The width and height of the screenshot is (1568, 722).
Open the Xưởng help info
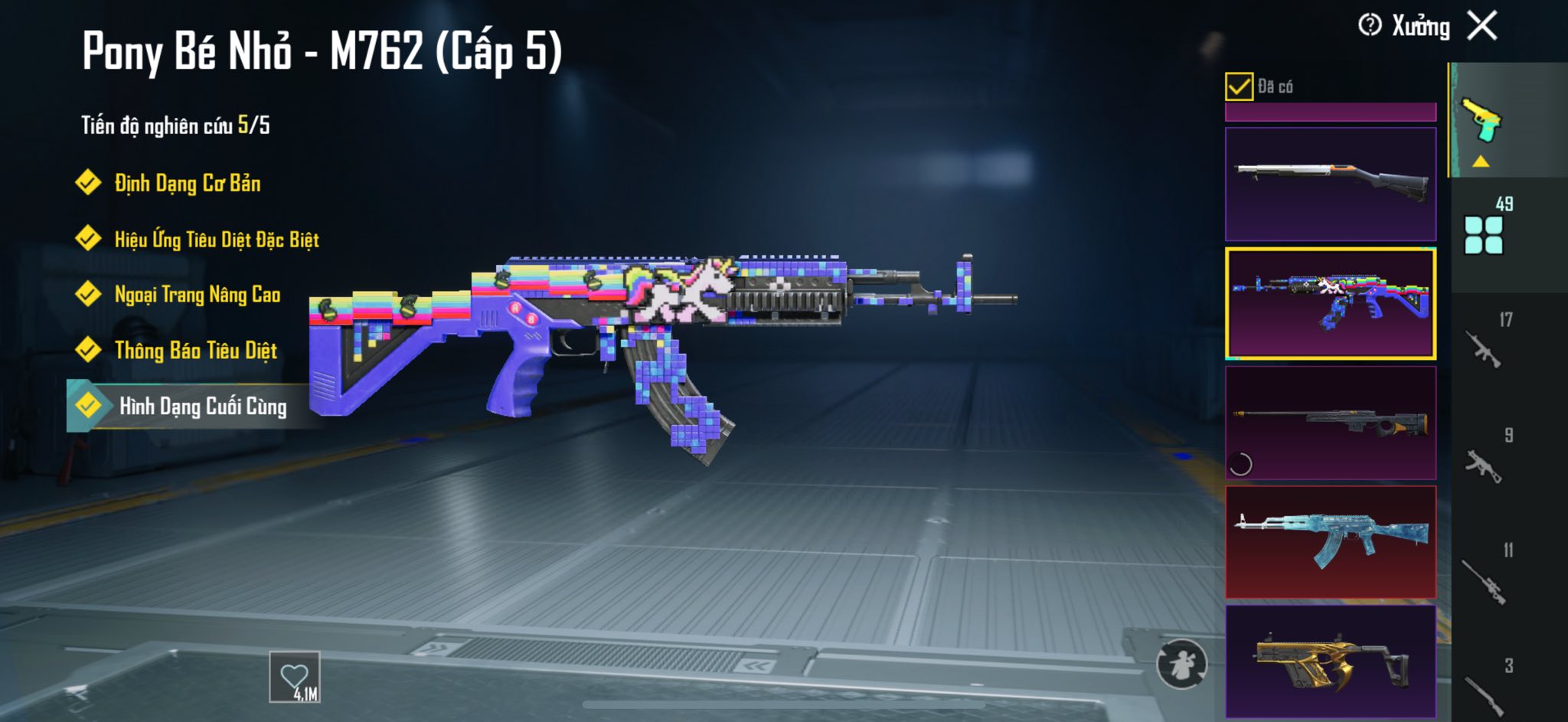coord(1370,25)
